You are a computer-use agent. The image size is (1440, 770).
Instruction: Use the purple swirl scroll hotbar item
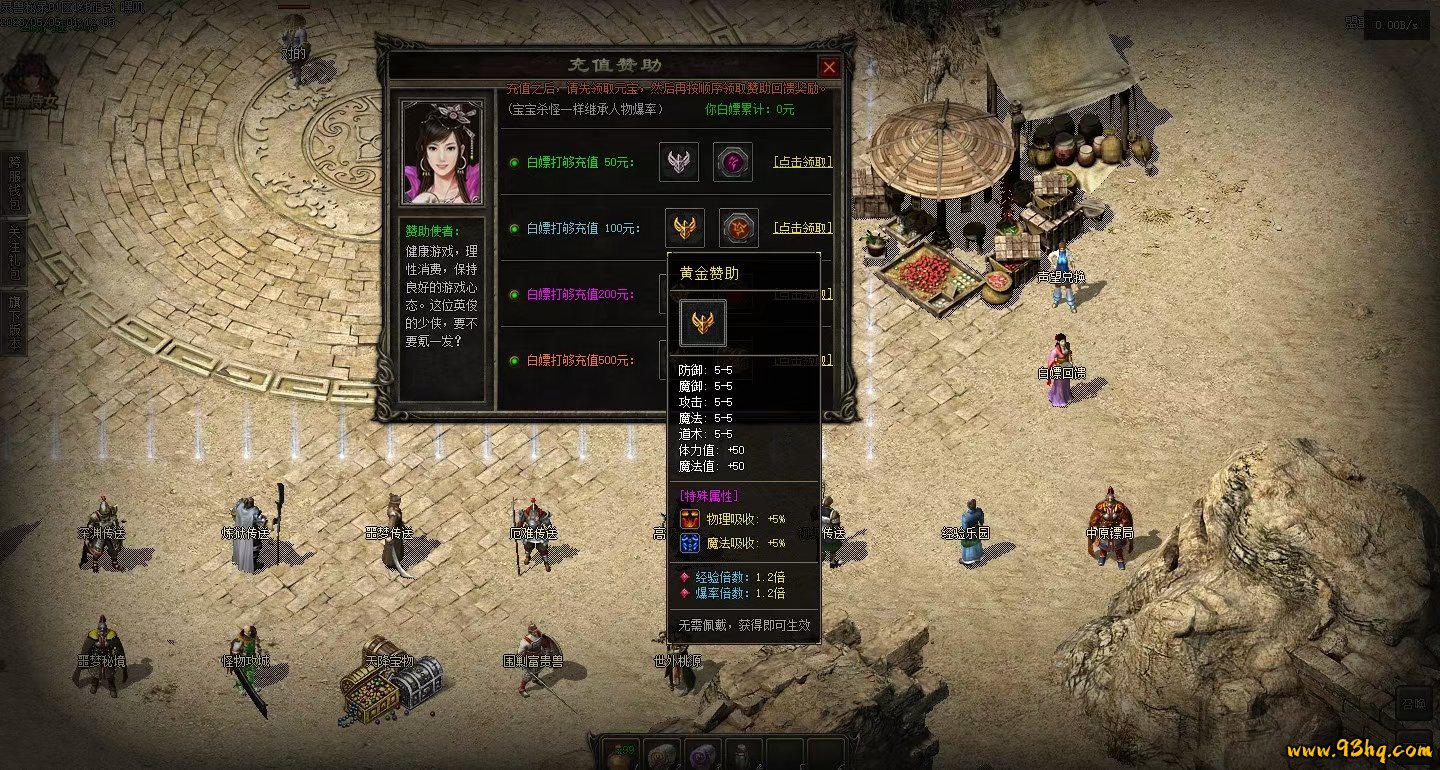coord(702,756)
